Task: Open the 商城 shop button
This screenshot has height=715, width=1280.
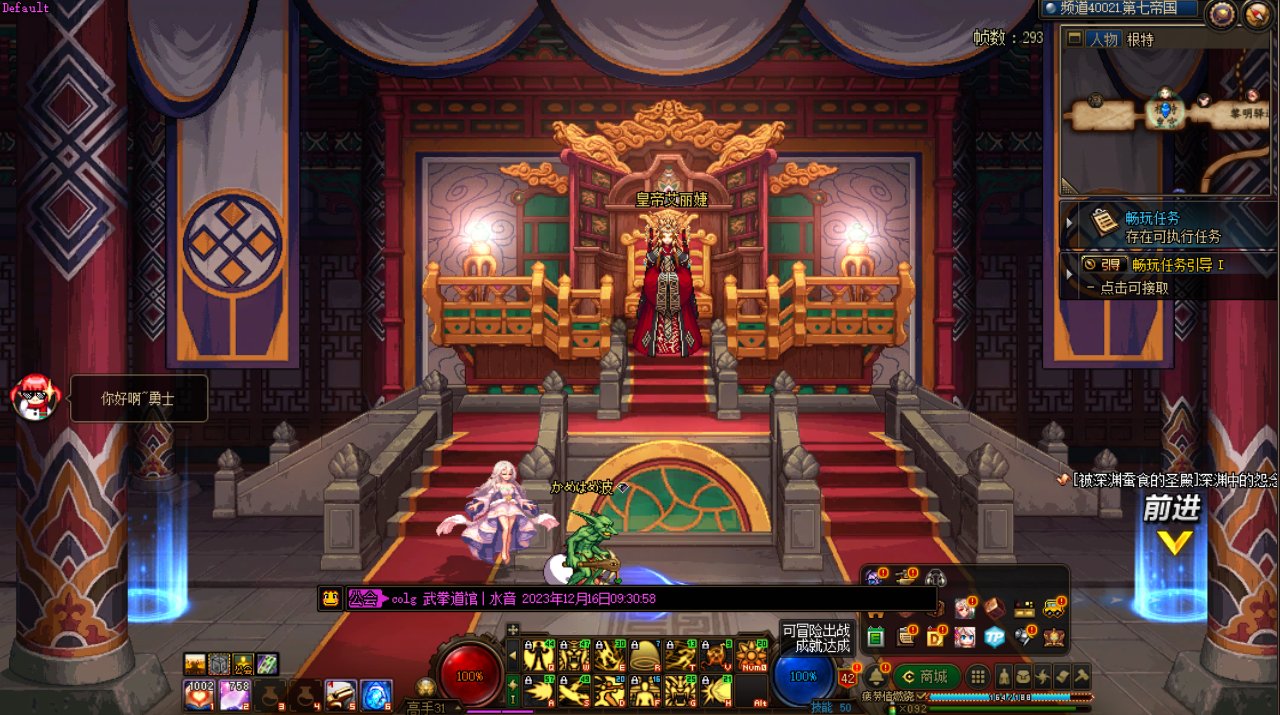Action: pos(926,676)
